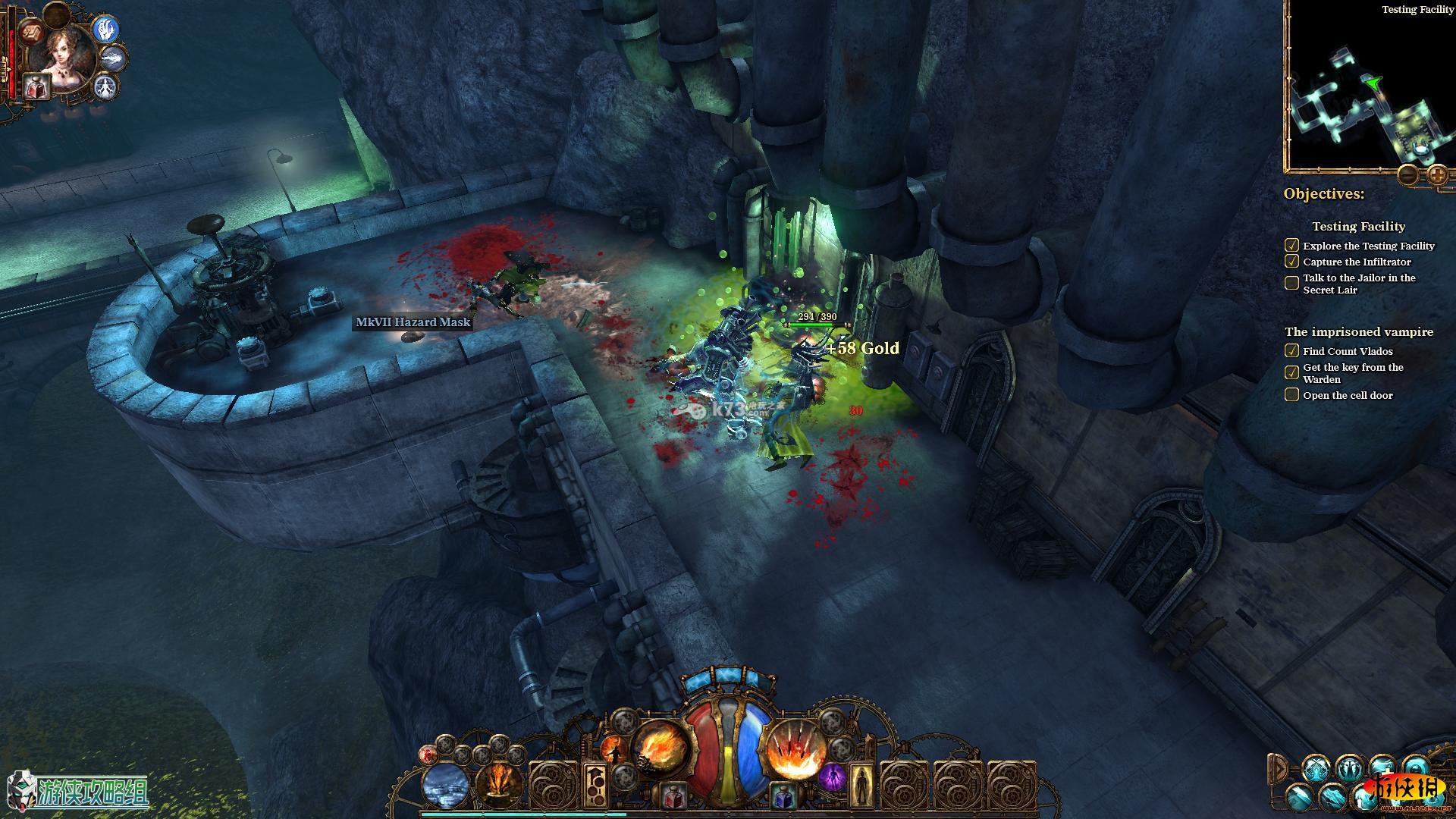Use the red health potion

tap(671, 795)
